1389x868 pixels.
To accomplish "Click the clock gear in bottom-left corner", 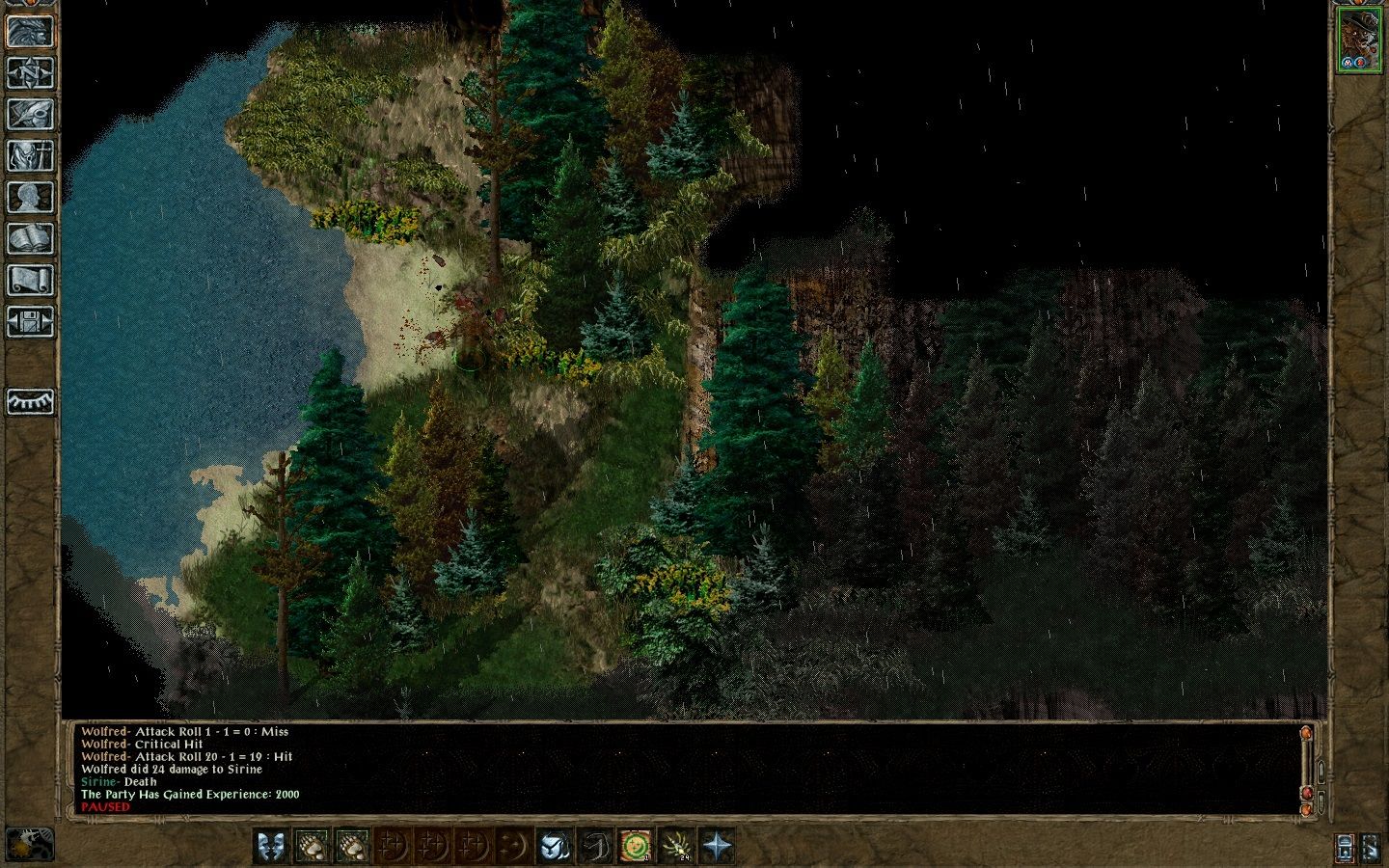I will click(x=29, y=844).
